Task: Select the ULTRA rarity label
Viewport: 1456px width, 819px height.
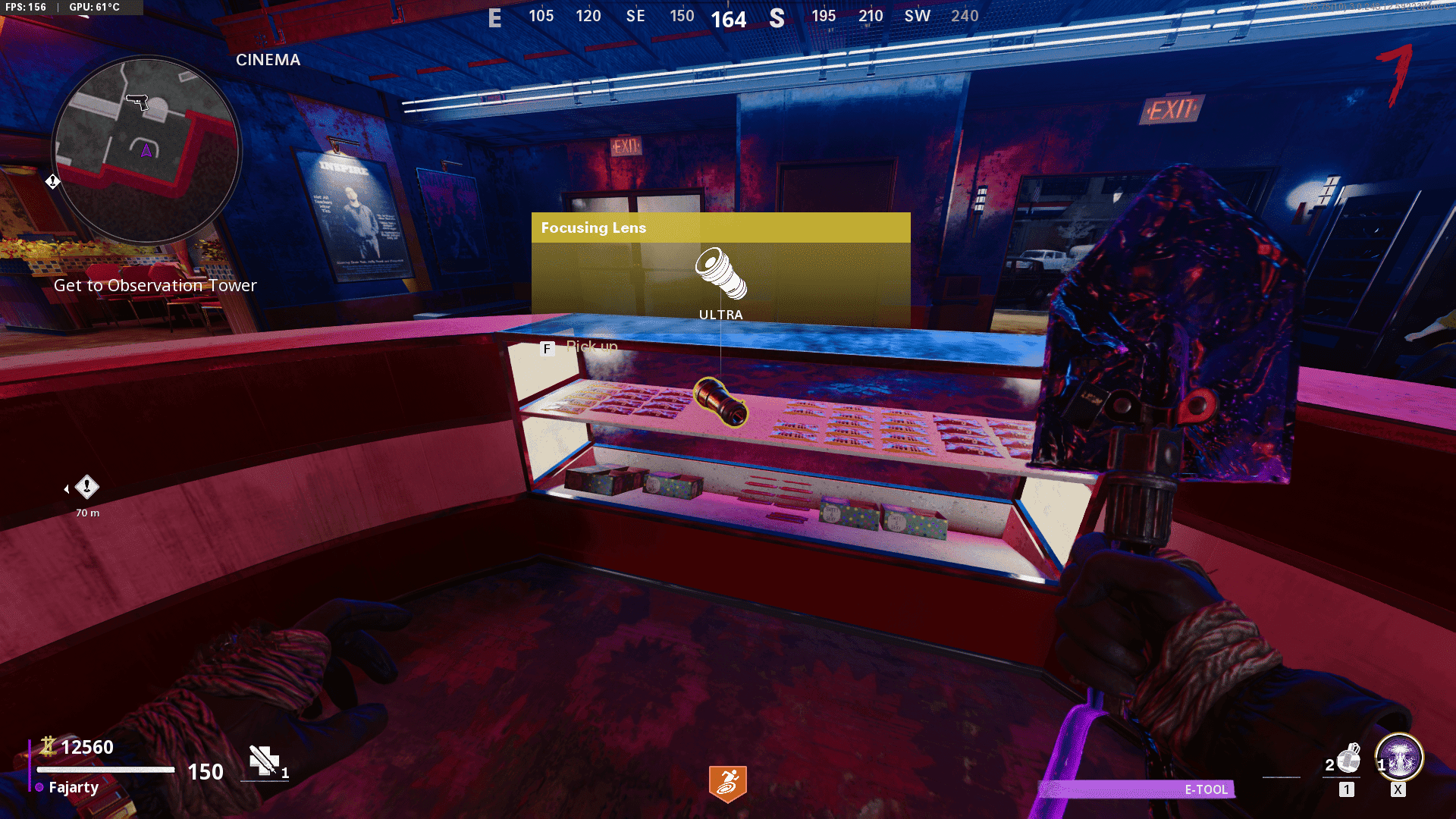Action: point(720,313)
